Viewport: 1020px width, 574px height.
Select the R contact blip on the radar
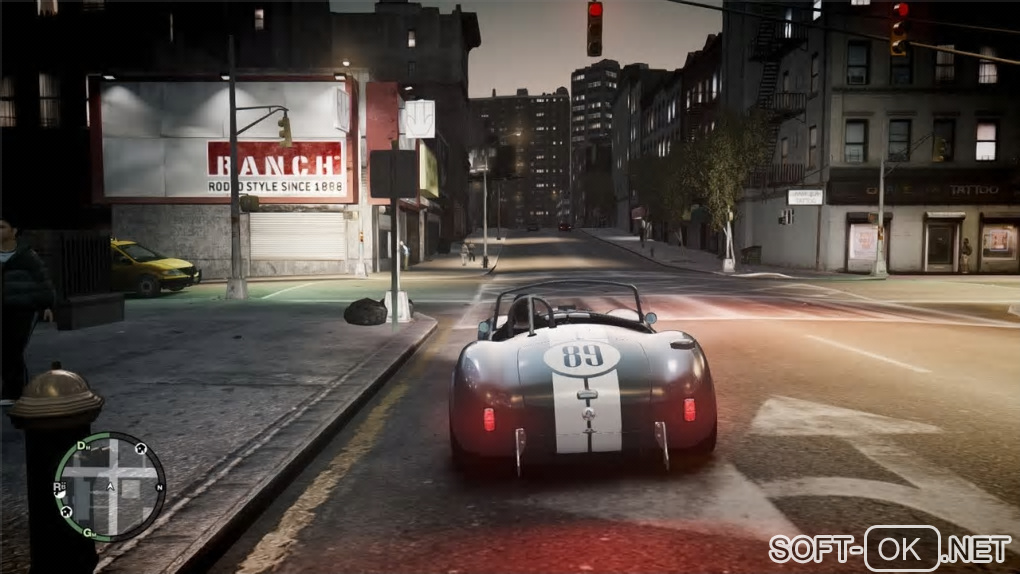point(59,488)
